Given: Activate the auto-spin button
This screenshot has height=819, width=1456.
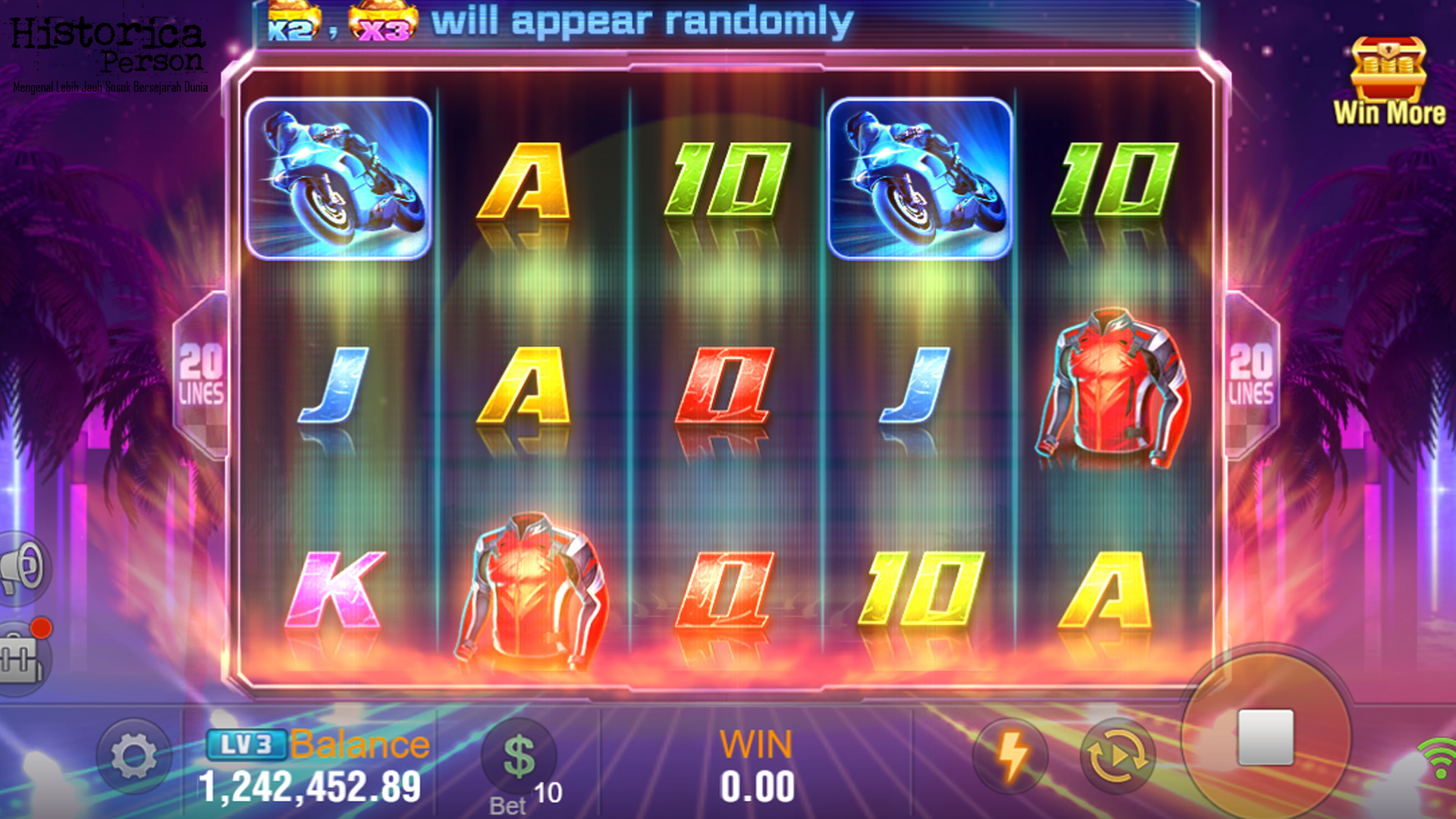Looking at the screenshot, I should click(x=1117, y=756).
